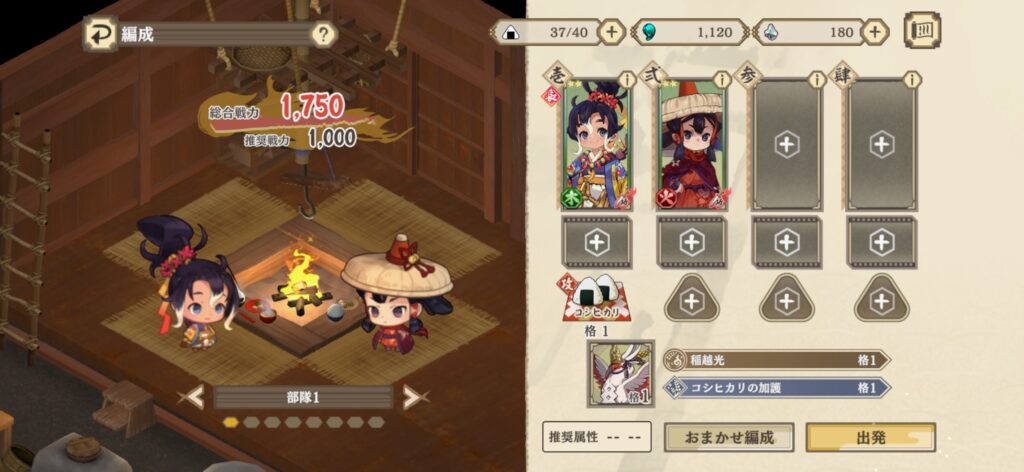Open the top-right menu icon
Image resolution: width=1024 pixels, height=472 pixels.
(922, 30)
